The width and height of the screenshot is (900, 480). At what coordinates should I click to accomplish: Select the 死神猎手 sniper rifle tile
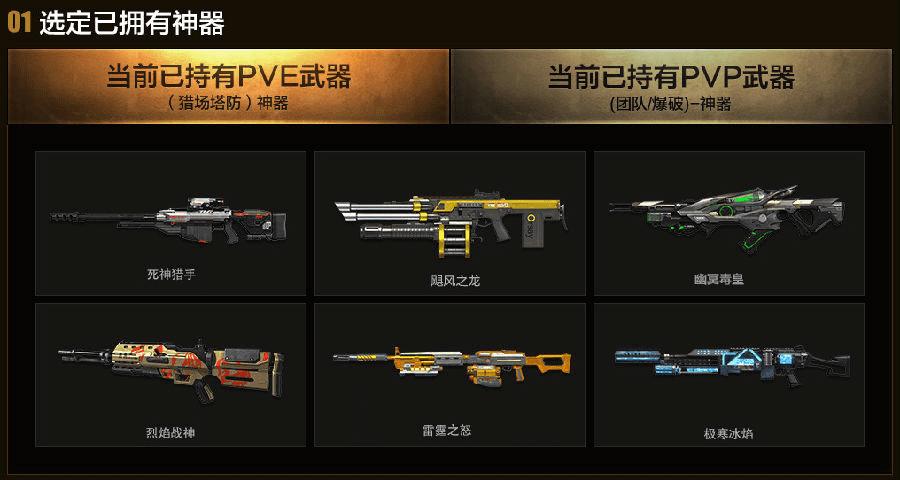pyautogui.click(x=170, y=223)
